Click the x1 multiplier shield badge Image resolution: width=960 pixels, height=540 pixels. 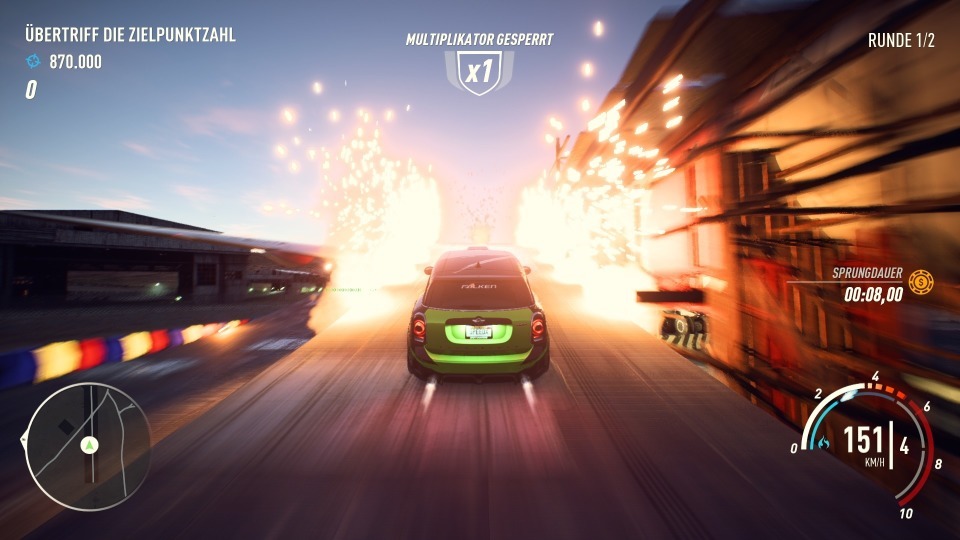479,73
